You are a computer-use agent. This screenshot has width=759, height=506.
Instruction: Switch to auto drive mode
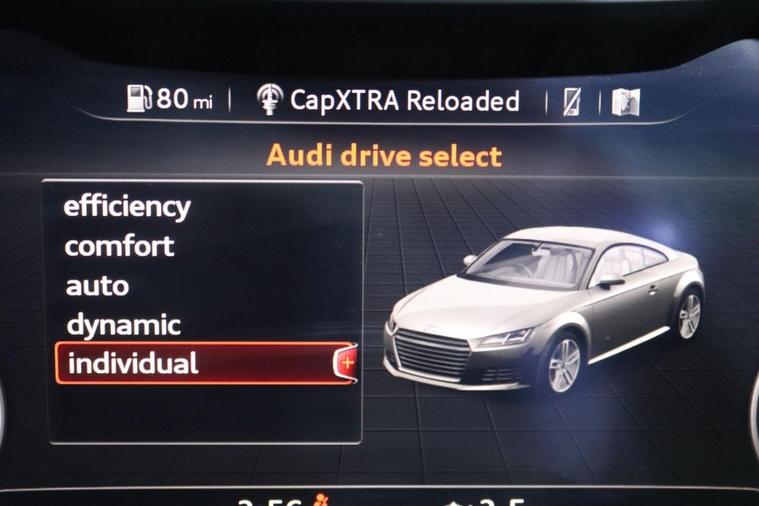97,286
